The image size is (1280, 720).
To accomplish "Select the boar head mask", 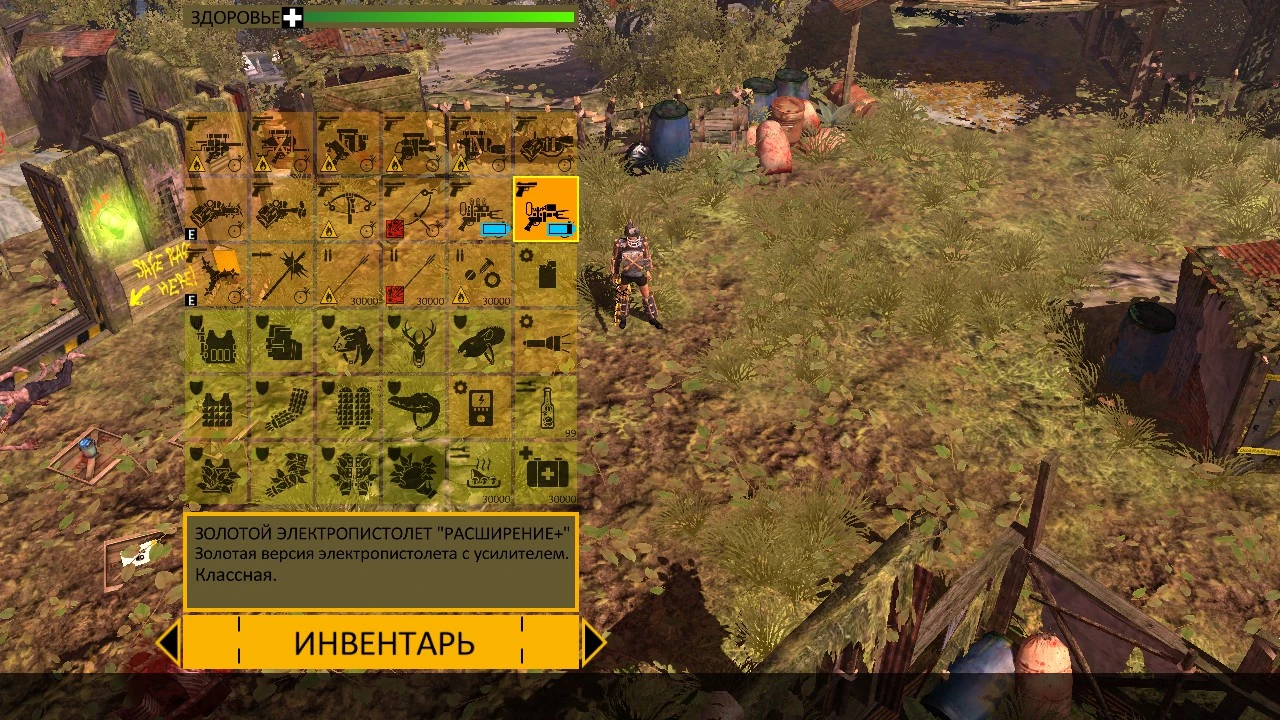I will (x=480, y=343).
